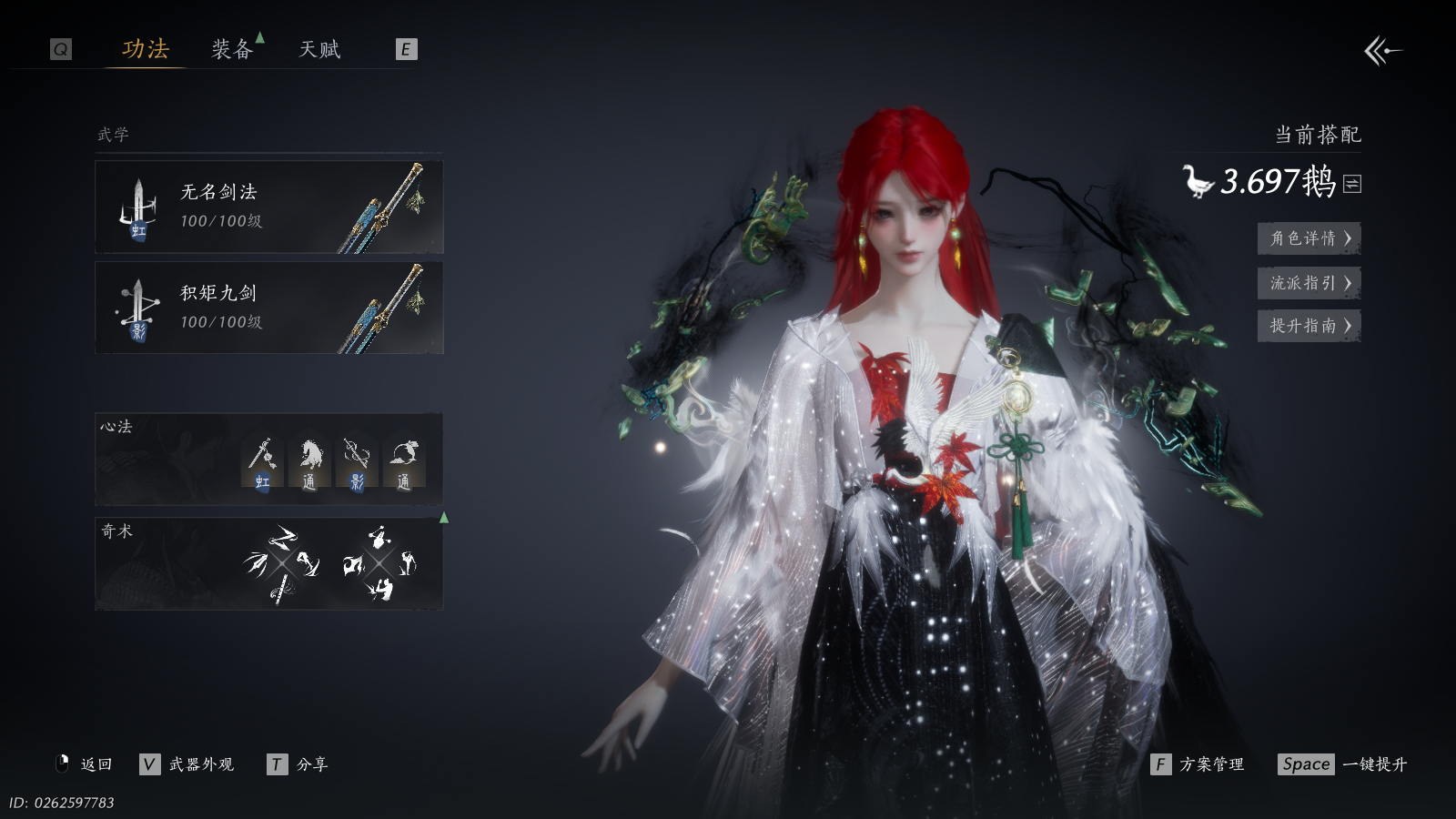Activate 一键提升 one-click upgrade
This screenshot has width=1456, height=819.
coord(1343,764)
